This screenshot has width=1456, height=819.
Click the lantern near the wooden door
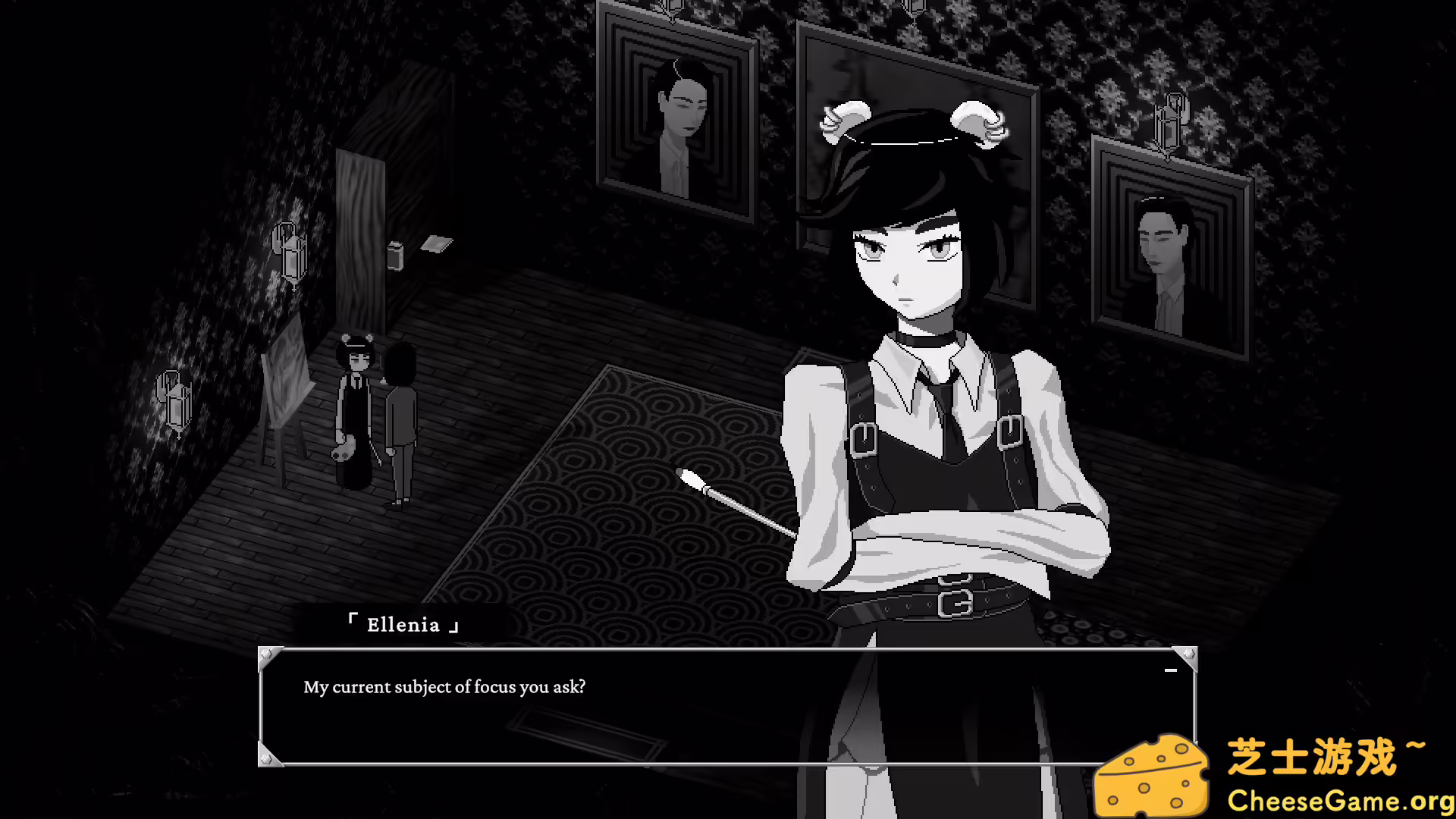tap(292, 250)
